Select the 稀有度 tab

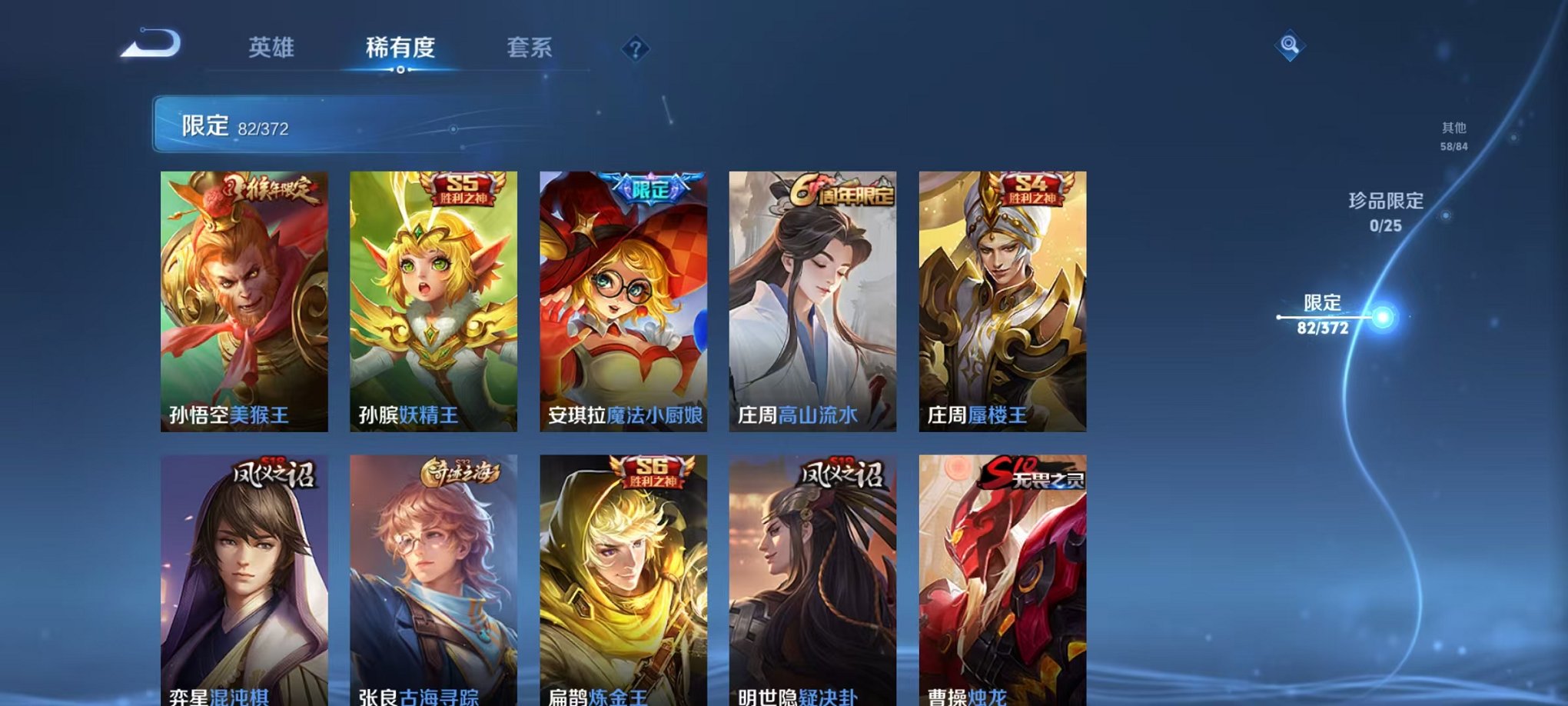(399, 48)
